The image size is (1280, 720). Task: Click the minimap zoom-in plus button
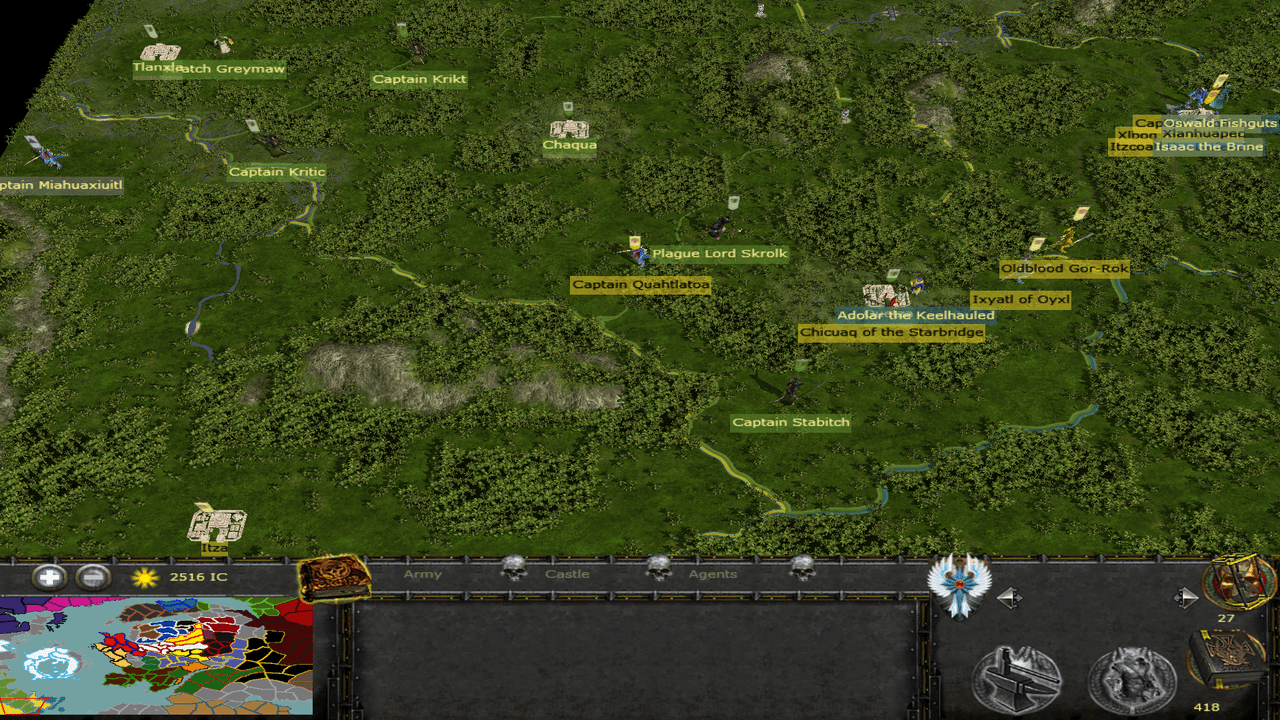(x=48, y=577)
